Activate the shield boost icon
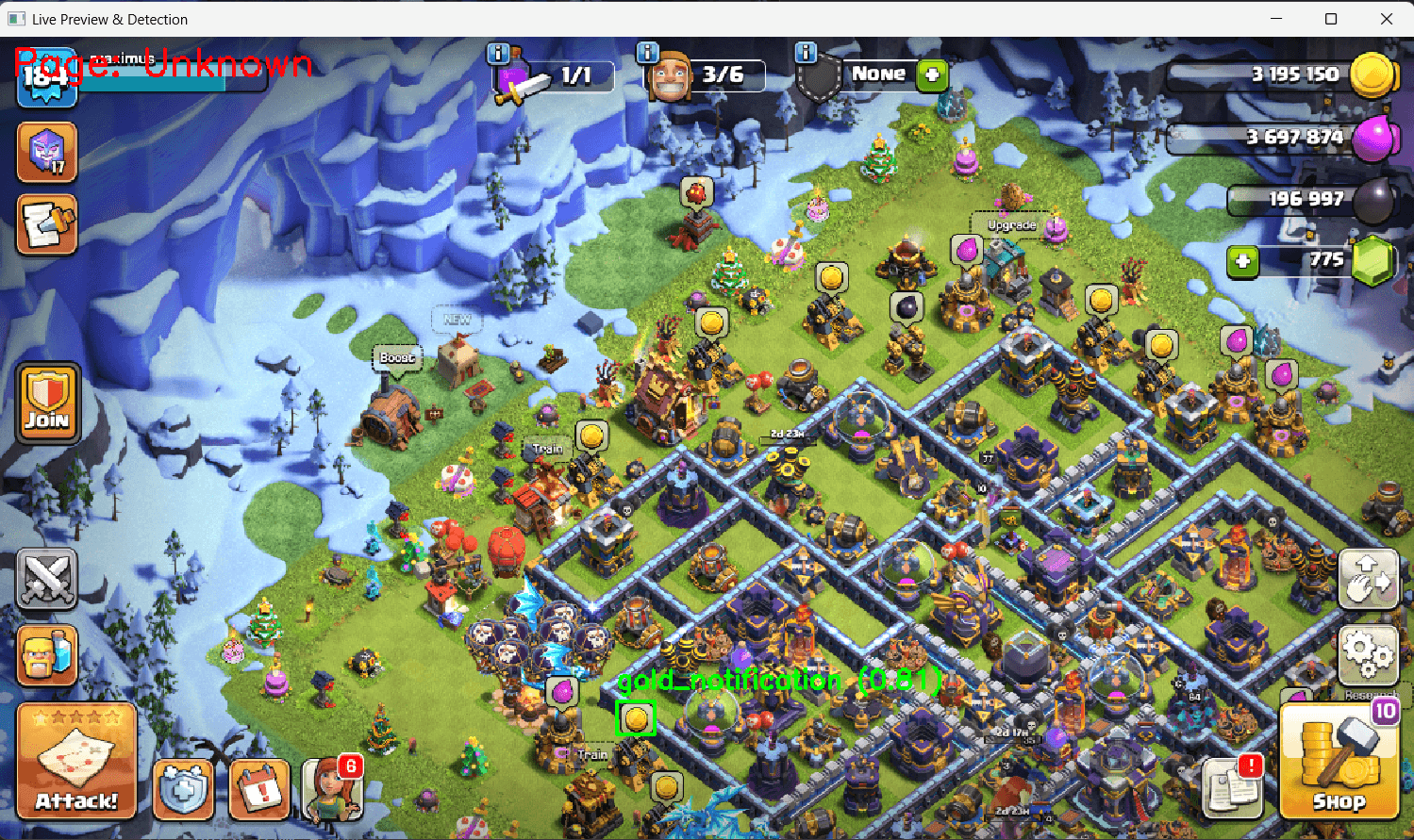The height and width of the screenshot is (840, 1414). click(x=183, y=791)
